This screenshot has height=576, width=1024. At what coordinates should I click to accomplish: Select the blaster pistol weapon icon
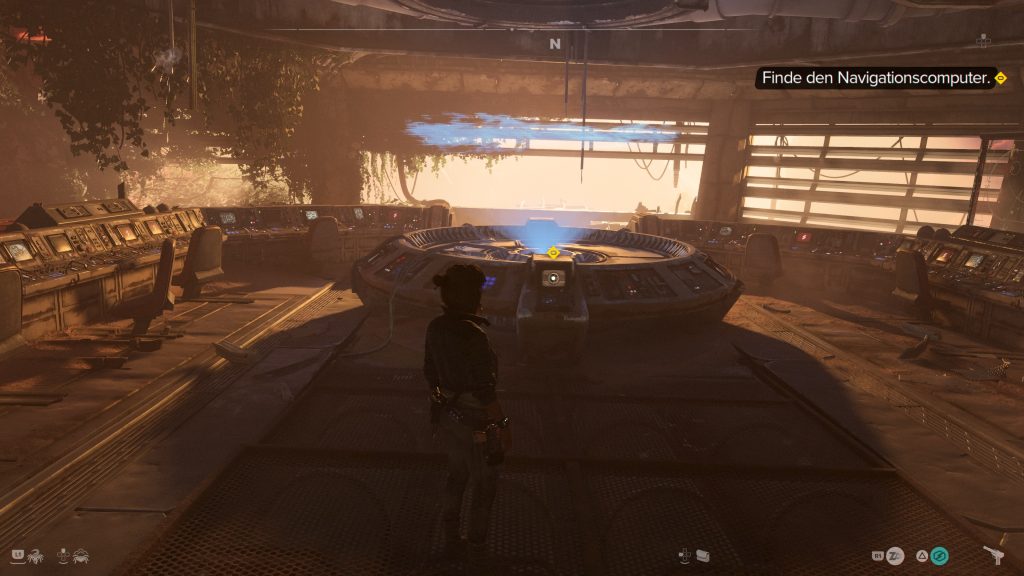point(995,555)
